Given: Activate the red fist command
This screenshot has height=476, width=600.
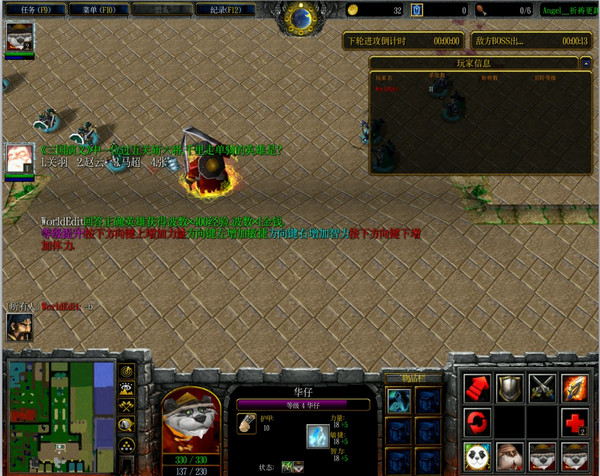Looking at the screenshot, I should click(x=476, y=387).
